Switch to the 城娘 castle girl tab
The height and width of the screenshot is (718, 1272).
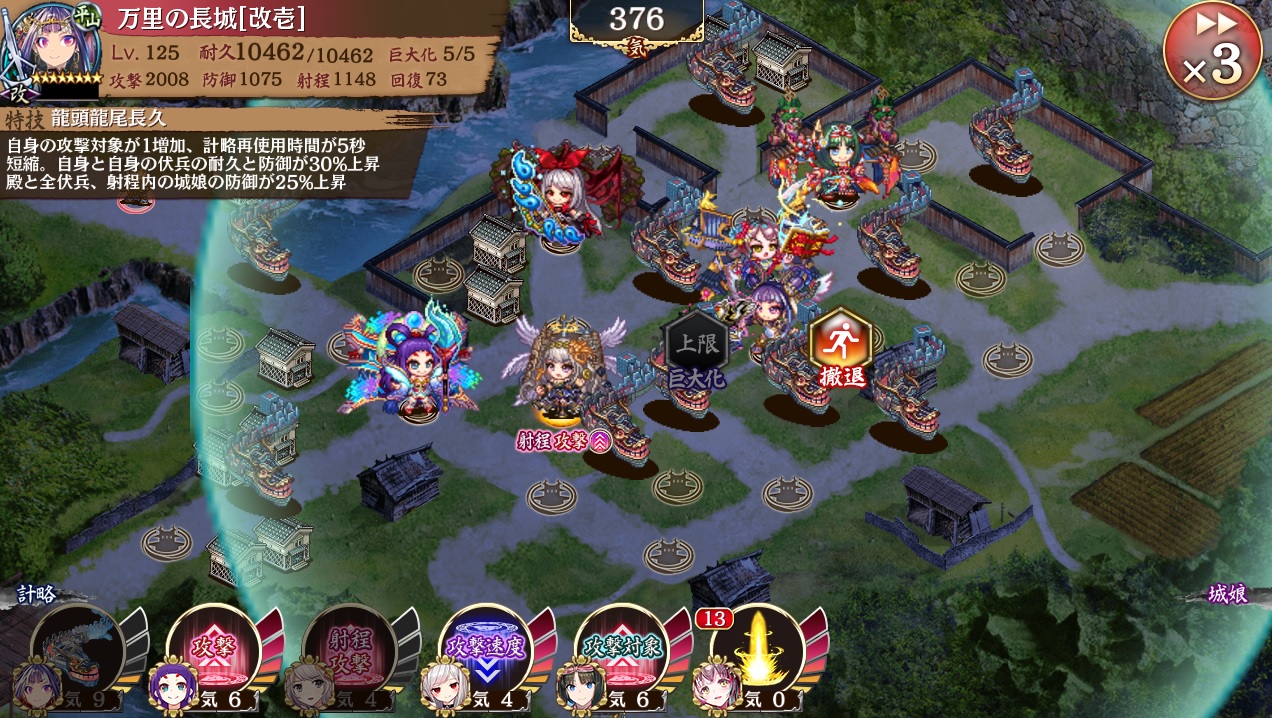(1227, 594)
